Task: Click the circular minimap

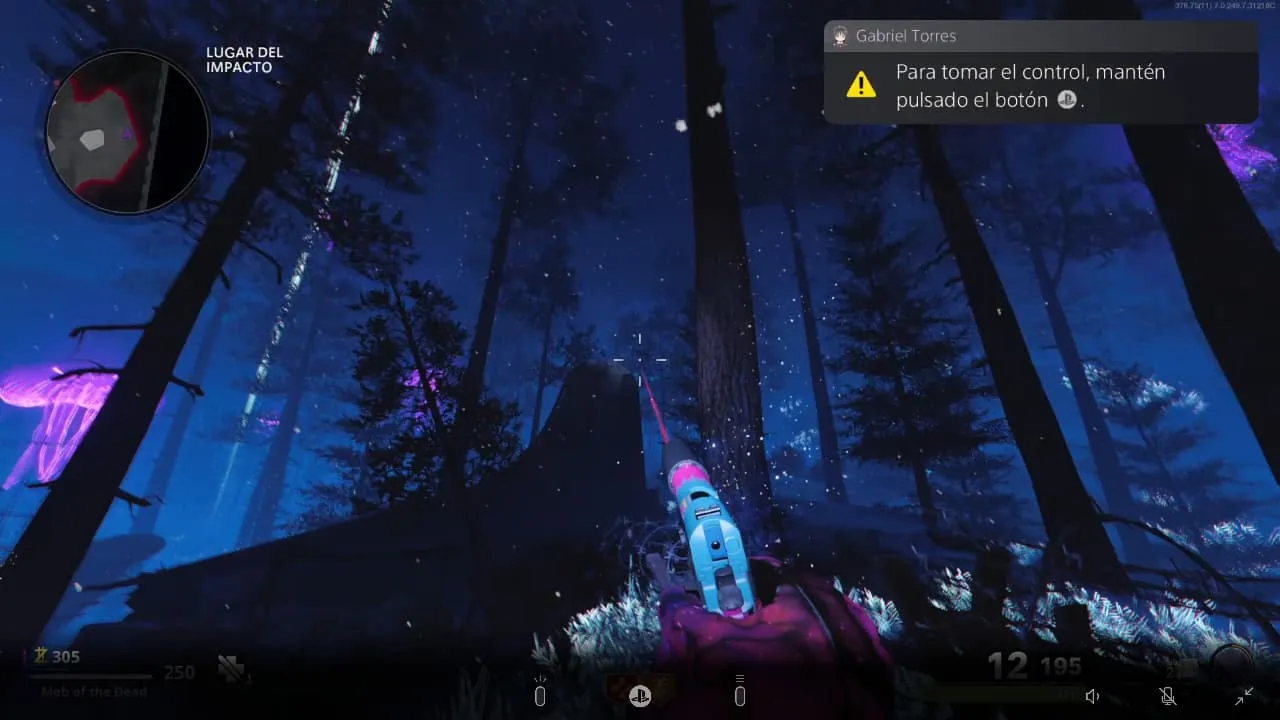Action: tap(127, 133)
